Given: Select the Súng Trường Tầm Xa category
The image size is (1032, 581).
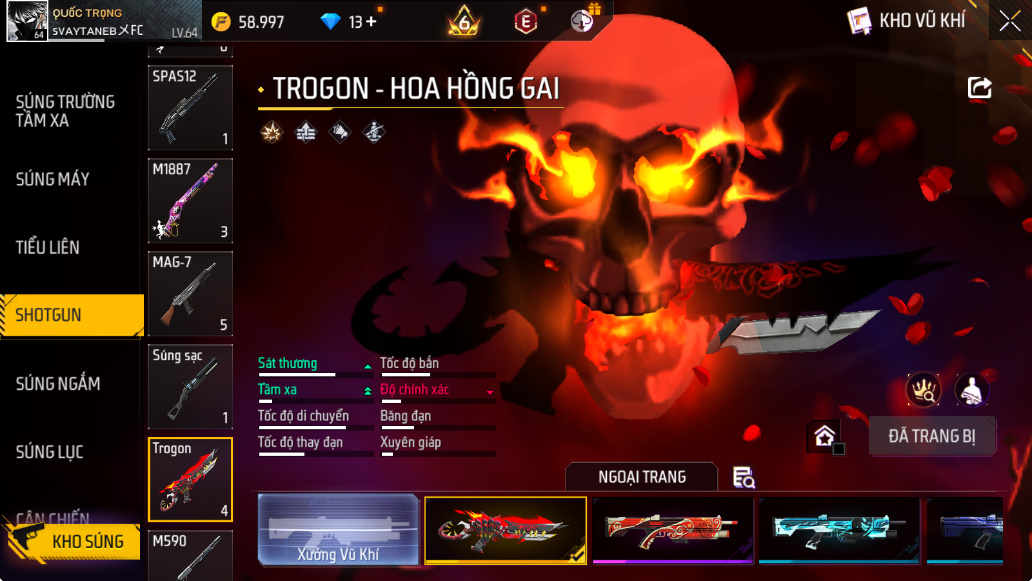Looking at the screenshot, I should [65, 111].
